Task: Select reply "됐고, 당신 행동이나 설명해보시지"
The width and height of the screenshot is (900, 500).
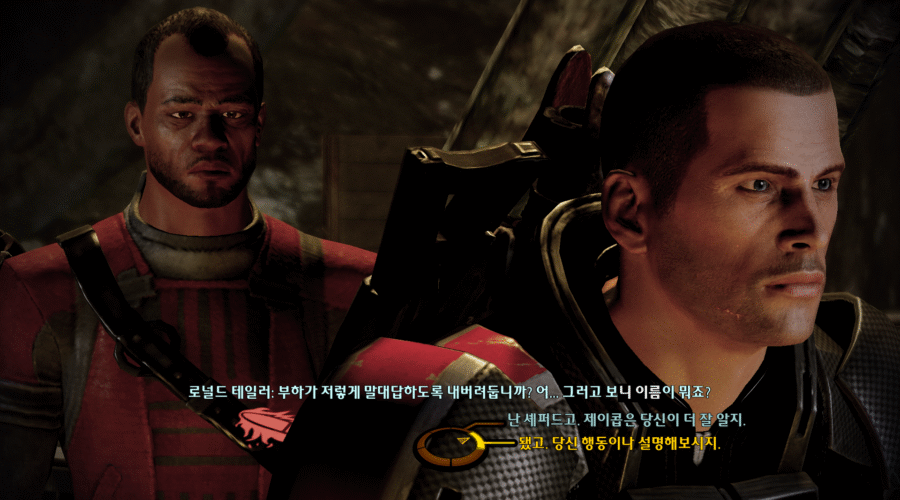Action: 620,441
